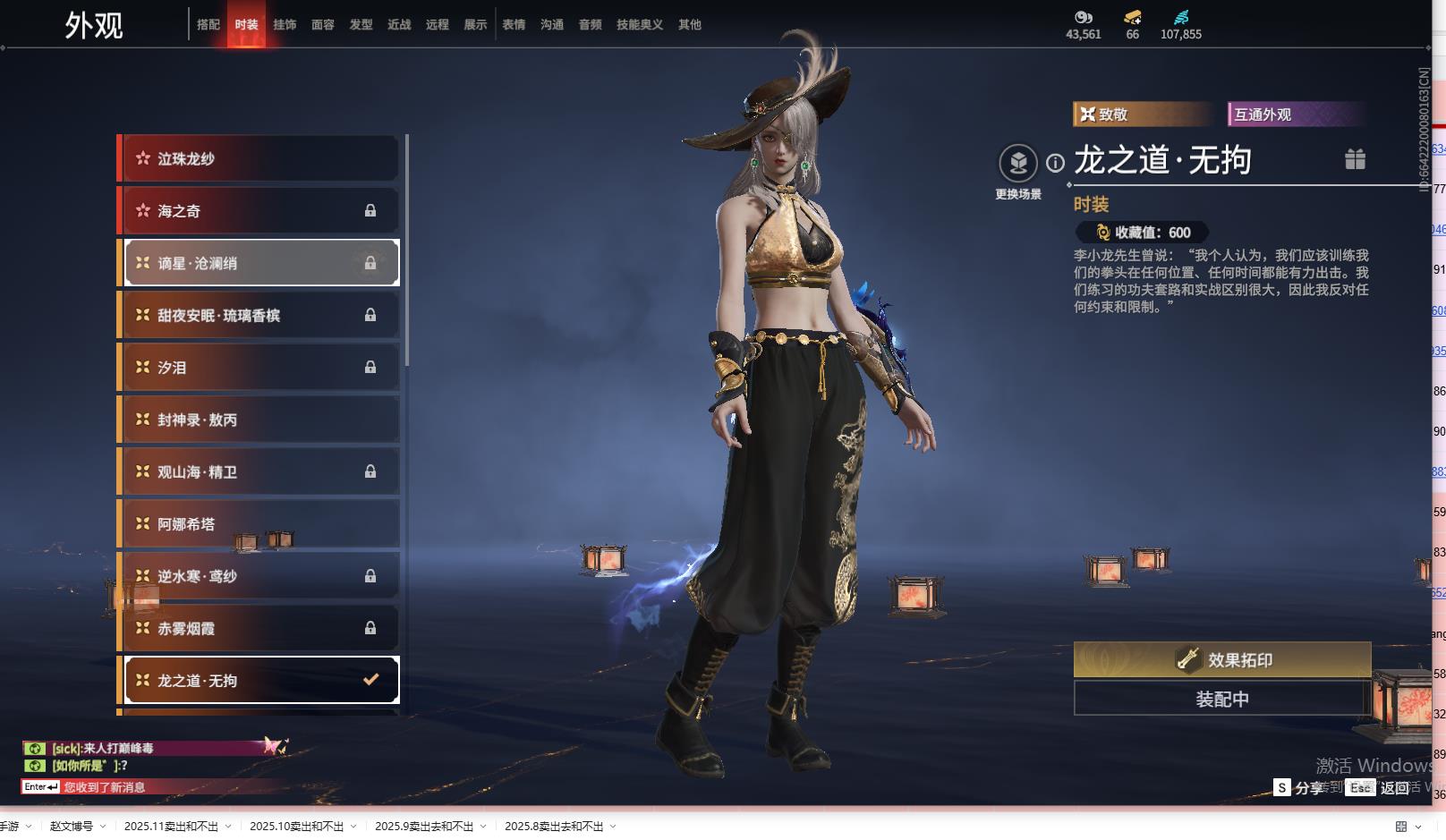The image size is (1446, 840).
Task: Choose the 海之奇 outfit
Action: pos(259,211)
